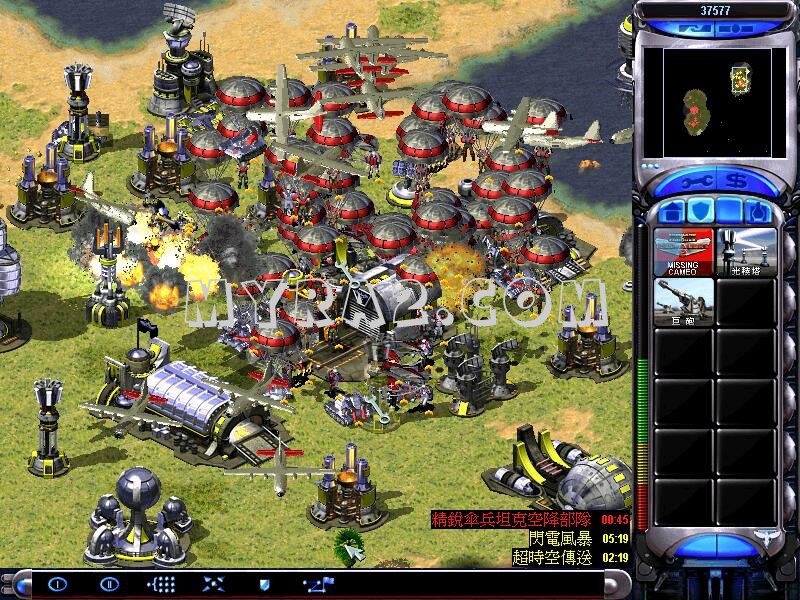800x600 pixels.
Task: Select the Missing Cameo build icon
Action: 684,251
